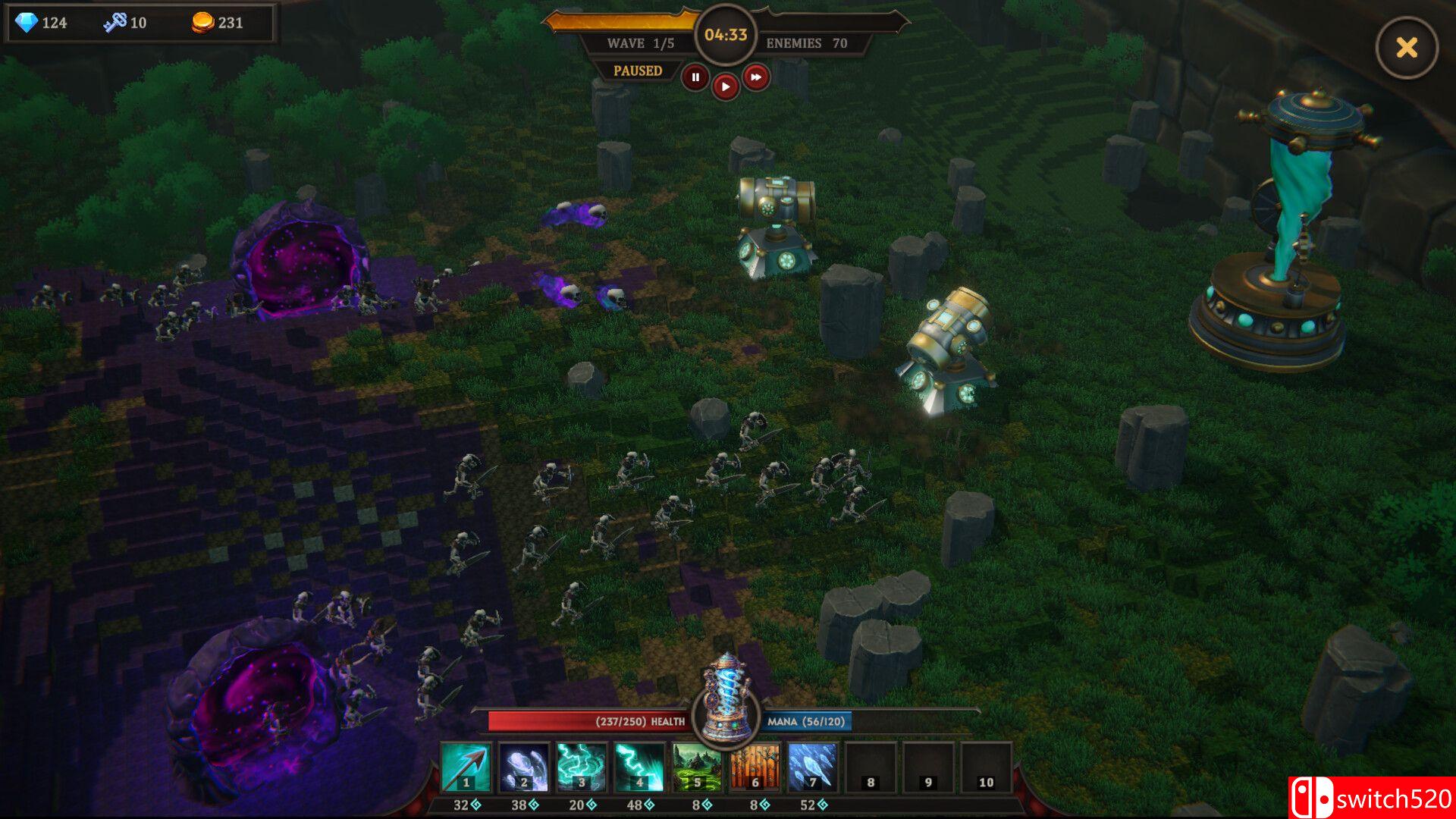The width and height of the screenshot is (1456, 819).
Task: Click the pause button
Action: 695,77
